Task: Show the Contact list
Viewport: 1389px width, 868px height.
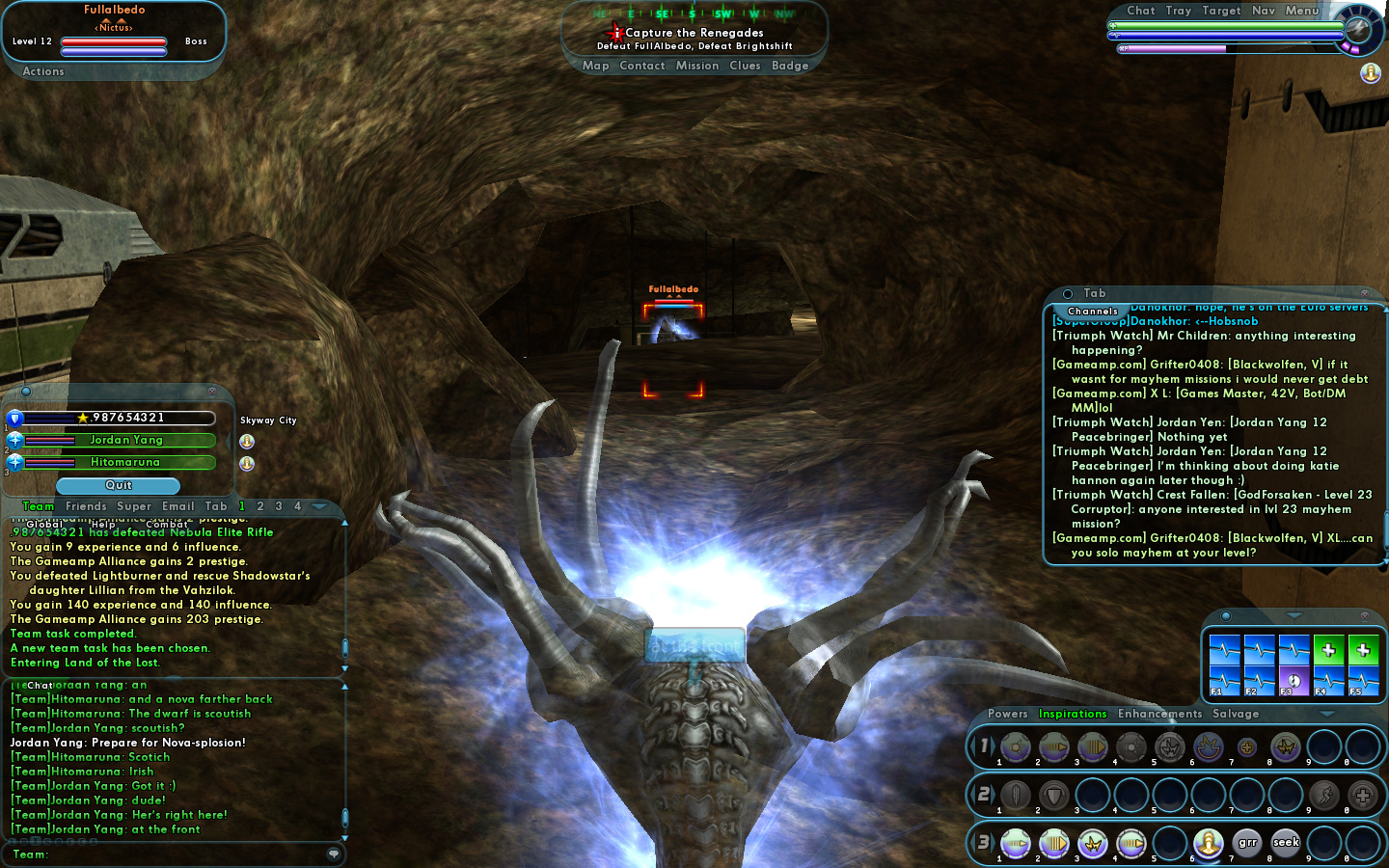Action: (x=641, y=66)
